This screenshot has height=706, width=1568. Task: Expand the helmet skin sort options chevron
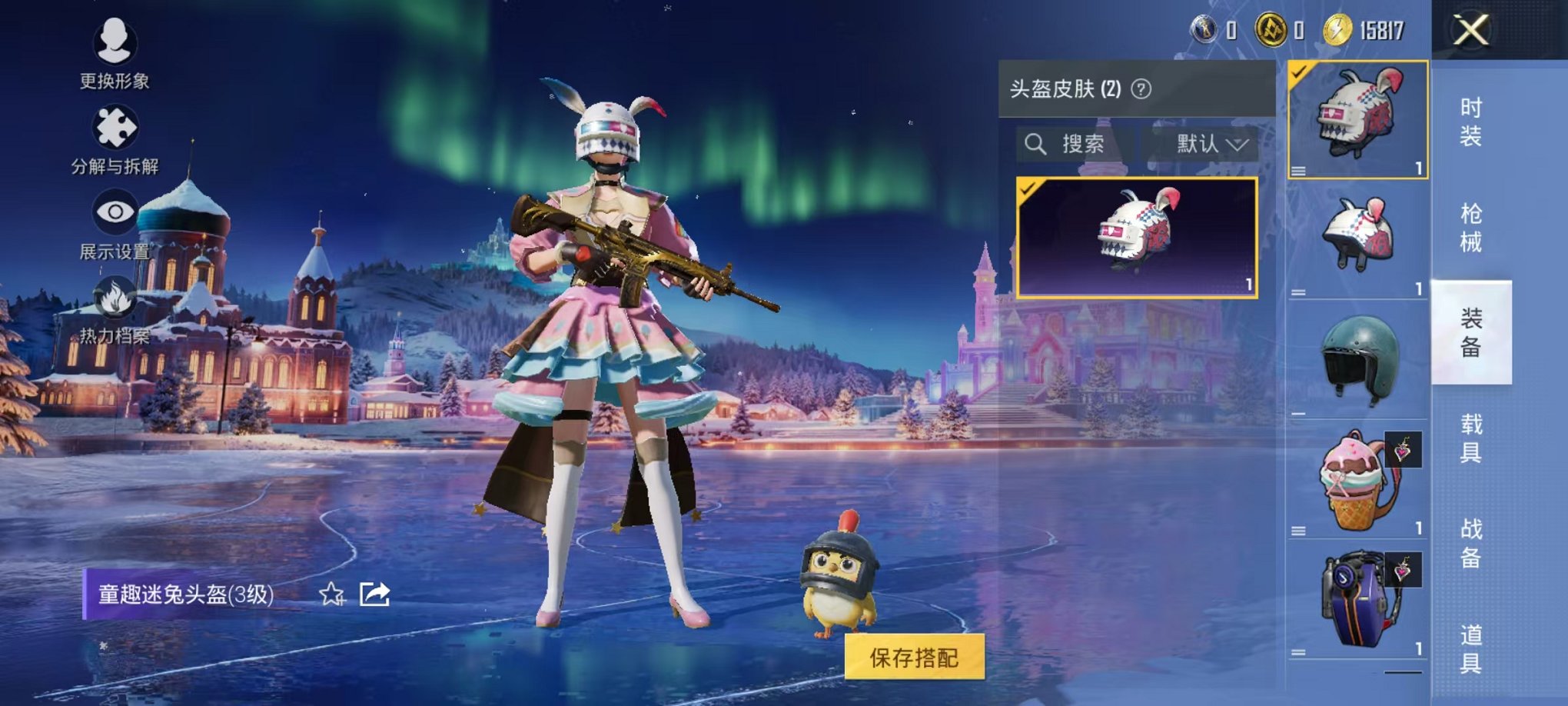[1237, 145]
